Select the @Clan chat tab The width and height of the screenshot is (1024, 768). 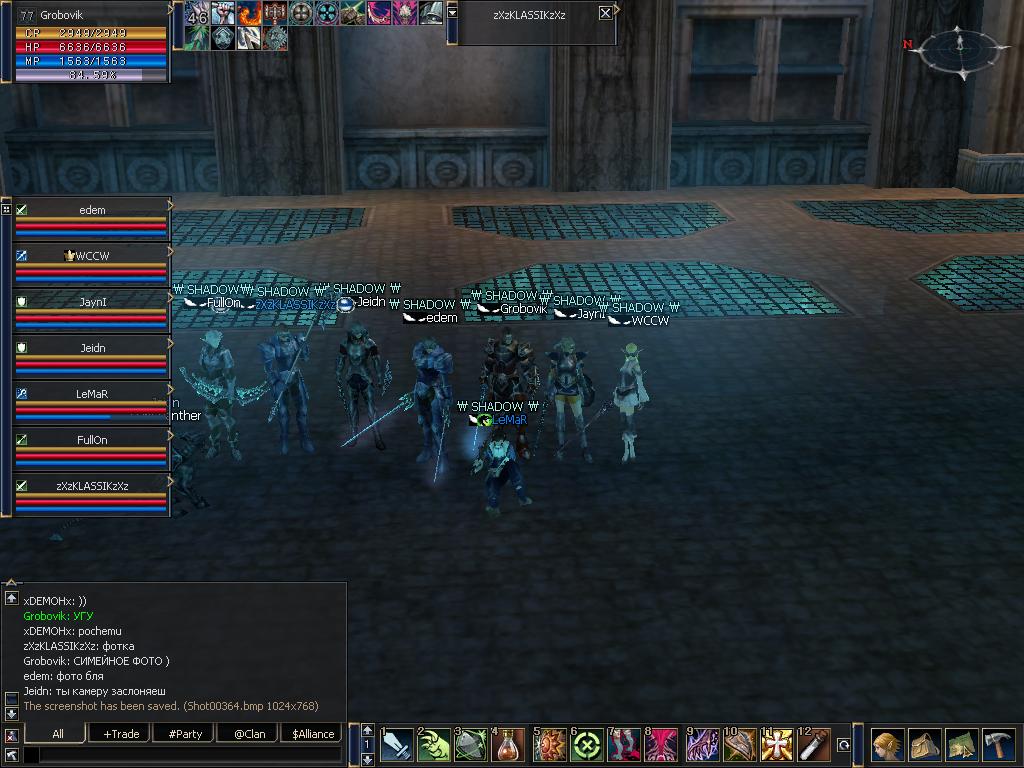pyautogui.click(x=249, y=733)
